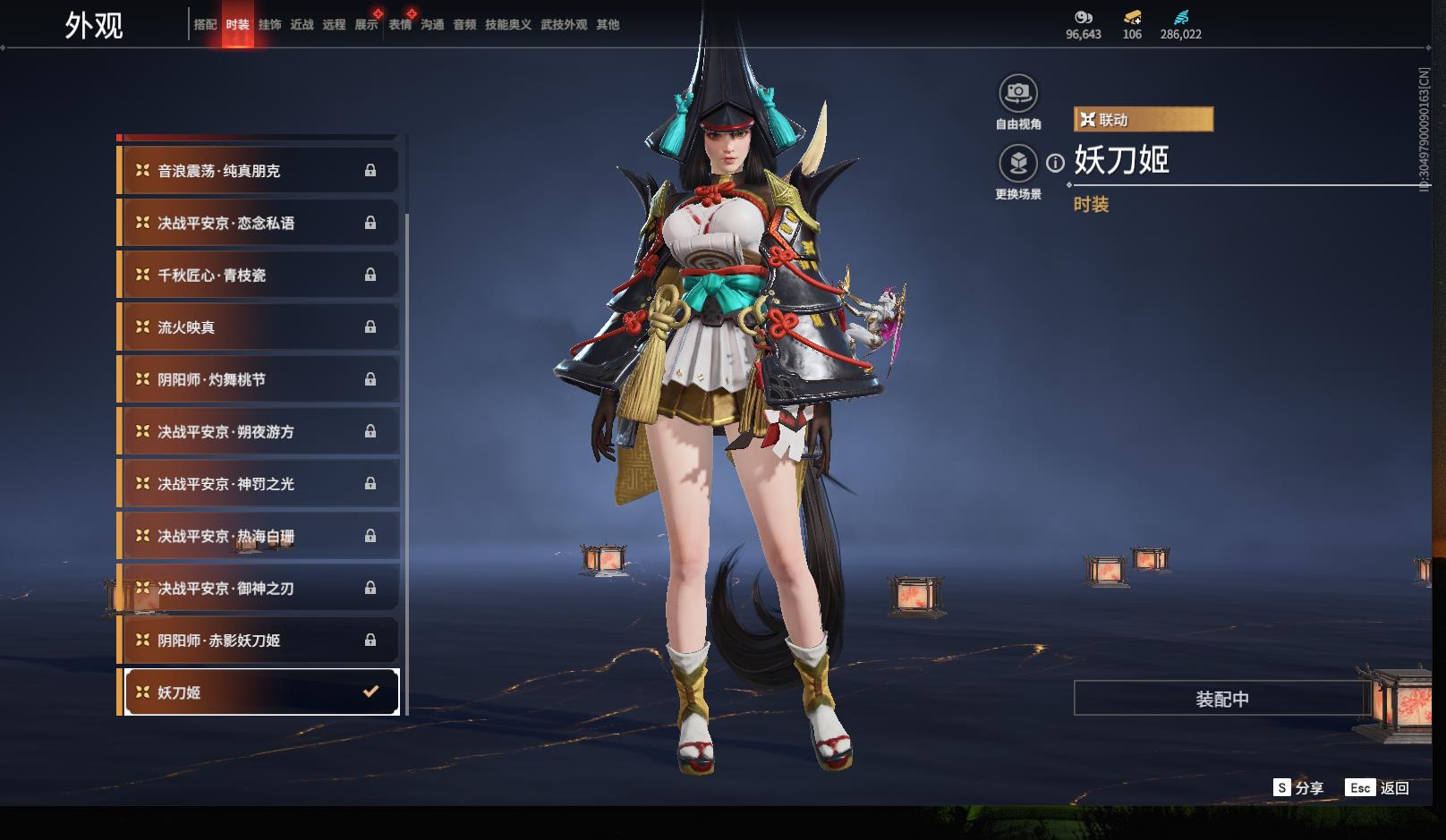Select 决战平安京·神罚之光 from the list
Viewport: 1446px width, 840px height.
click(x=258, y=484)
